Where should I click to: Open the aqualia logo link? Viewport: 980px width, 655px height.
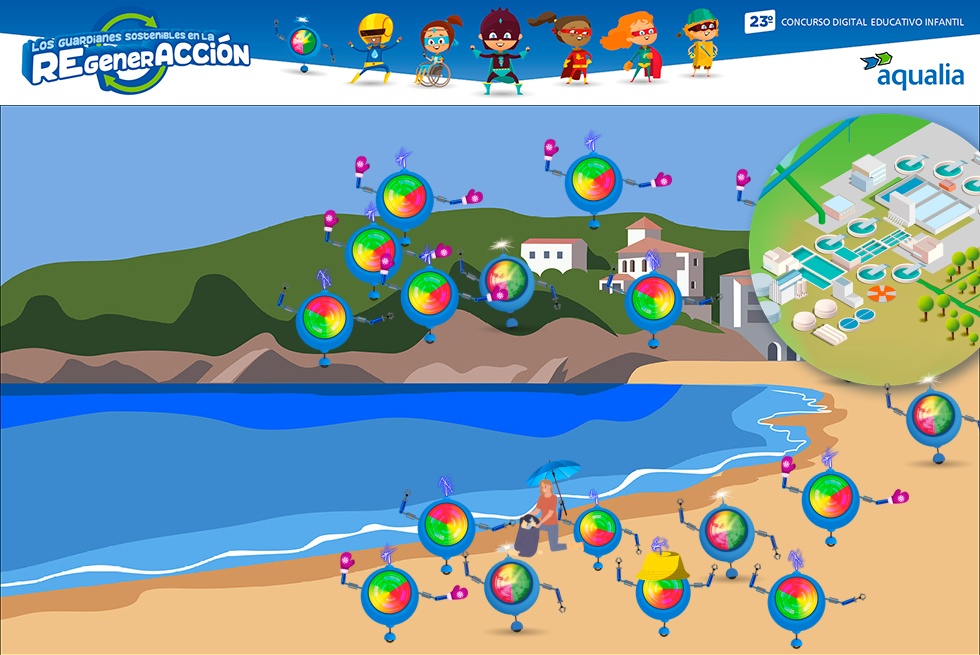(x=911, y=70)
